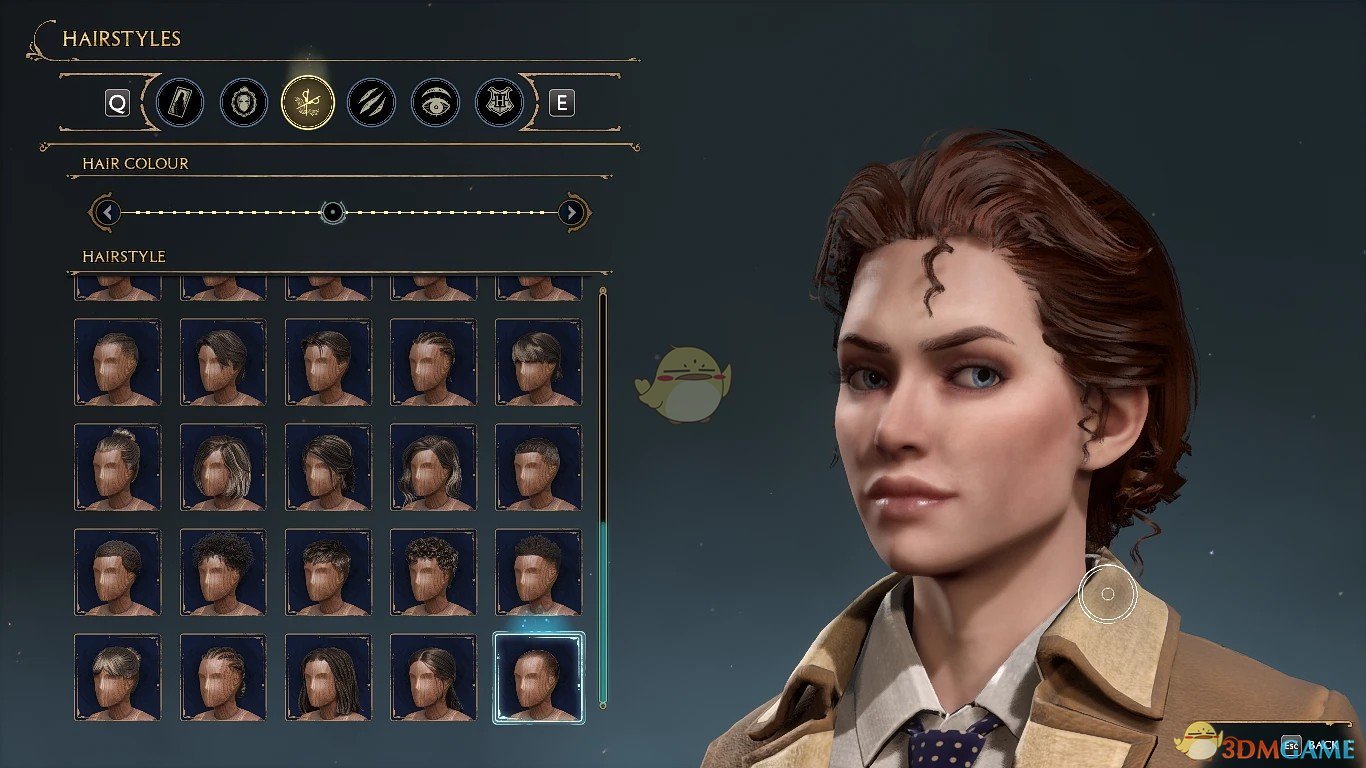Open the Presets card tab

(x=180, y=103)
